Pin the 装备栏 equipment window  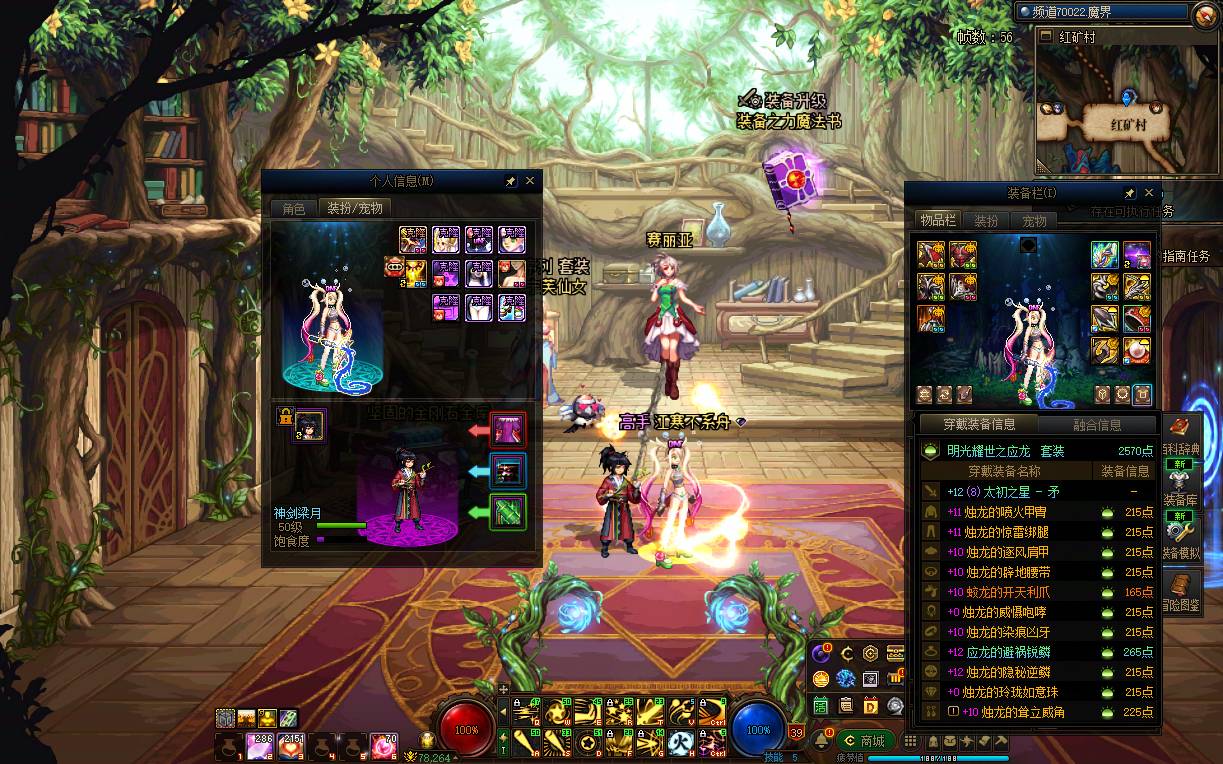(x=1129, y=193)
